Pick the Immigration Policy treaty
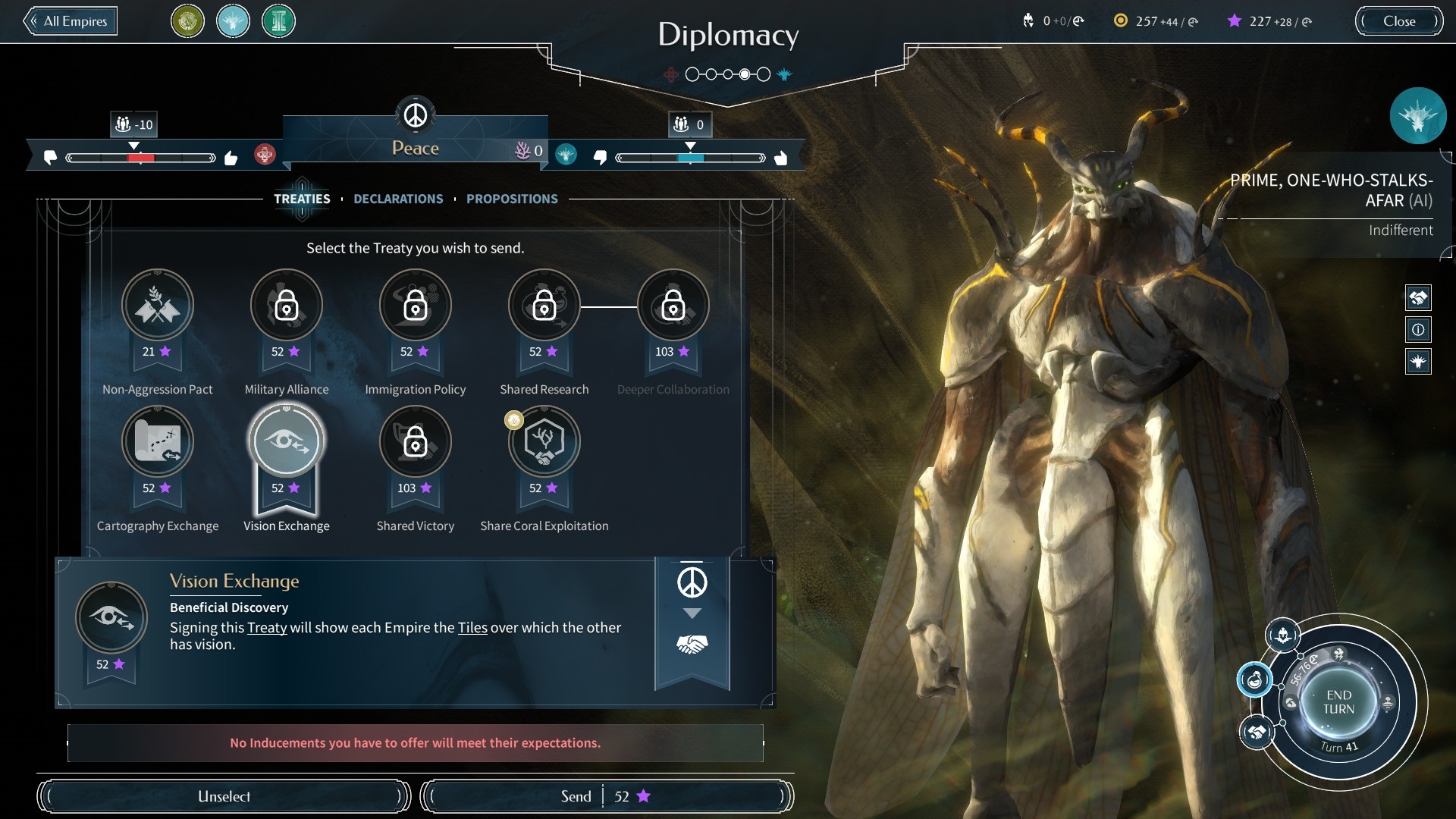 pos(416,306)
